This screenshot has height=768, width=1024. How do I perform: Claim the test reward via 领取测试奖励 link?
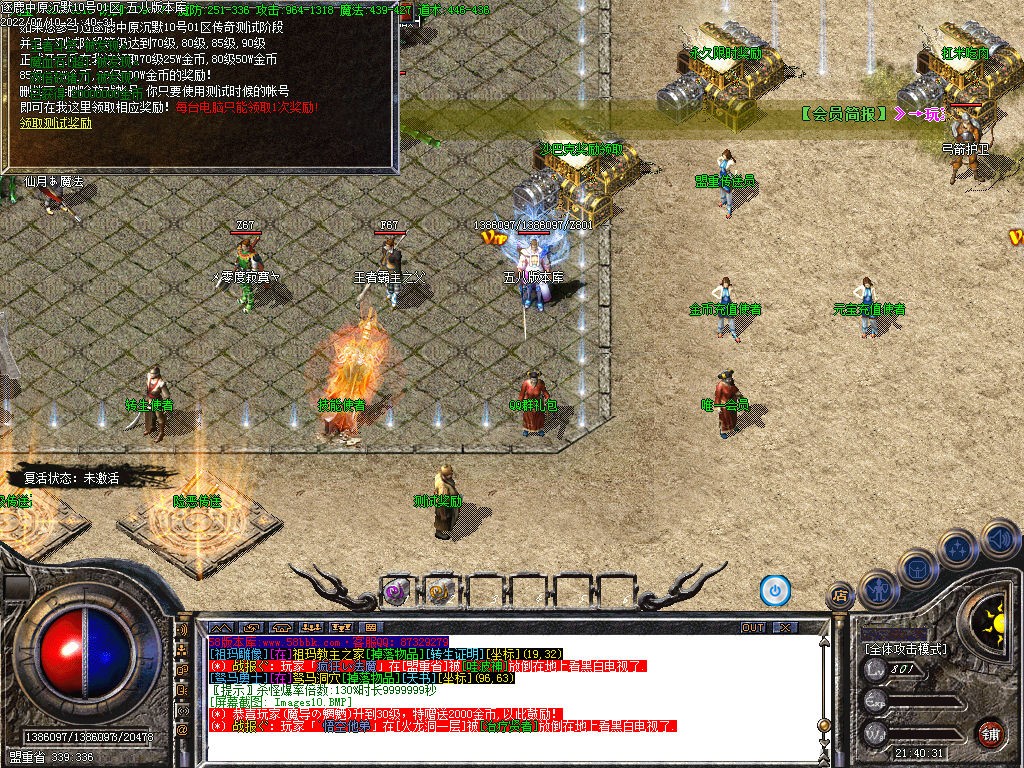click(x=56, y=123)
